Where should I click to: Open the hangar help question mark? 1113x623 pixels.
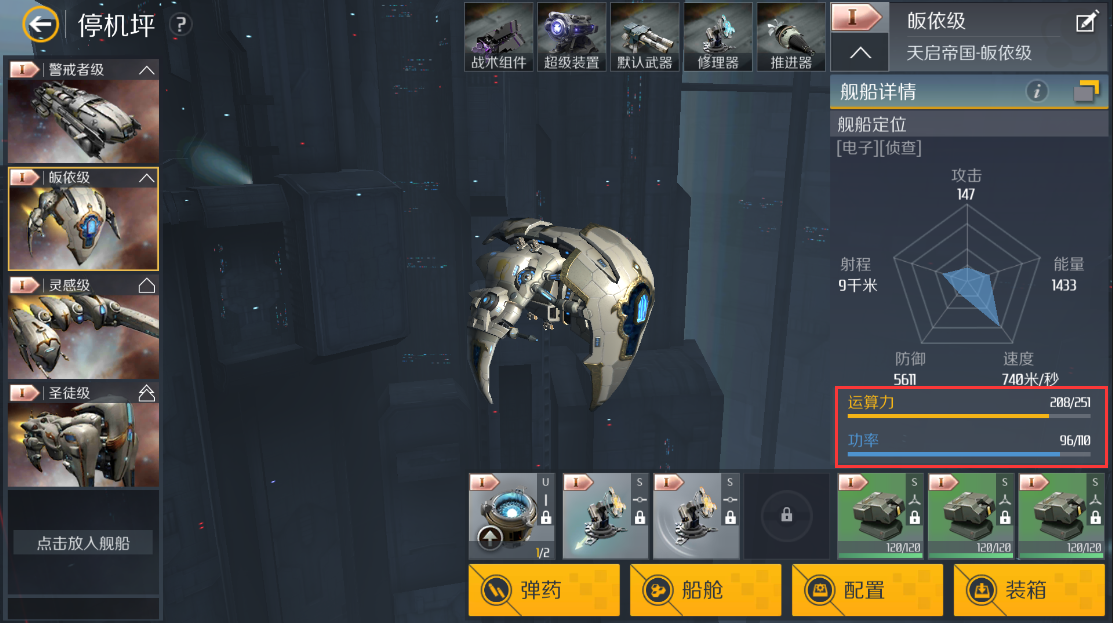pos(181,25)
